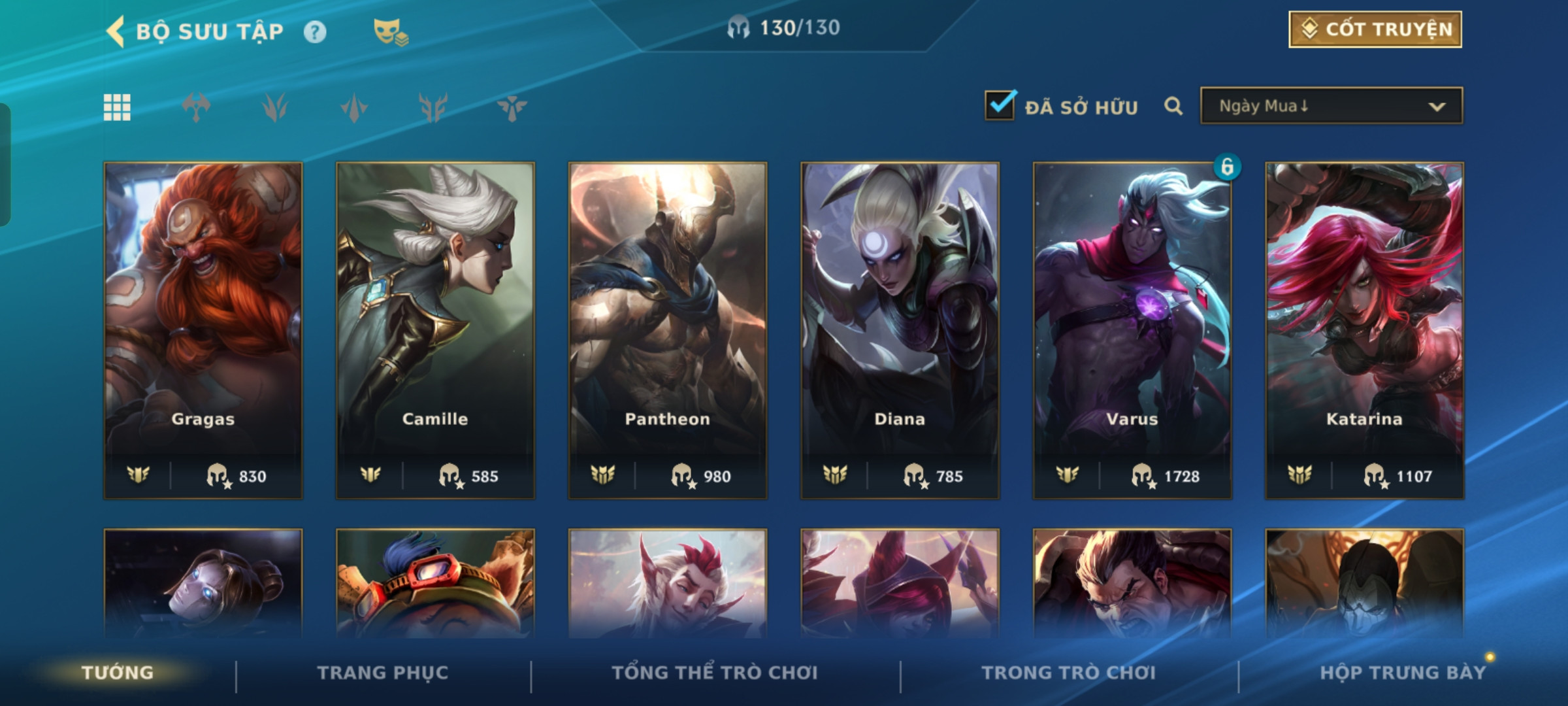
Task: Expand the Ngày Mua sort dropdown
Action: click(1331, 106)
